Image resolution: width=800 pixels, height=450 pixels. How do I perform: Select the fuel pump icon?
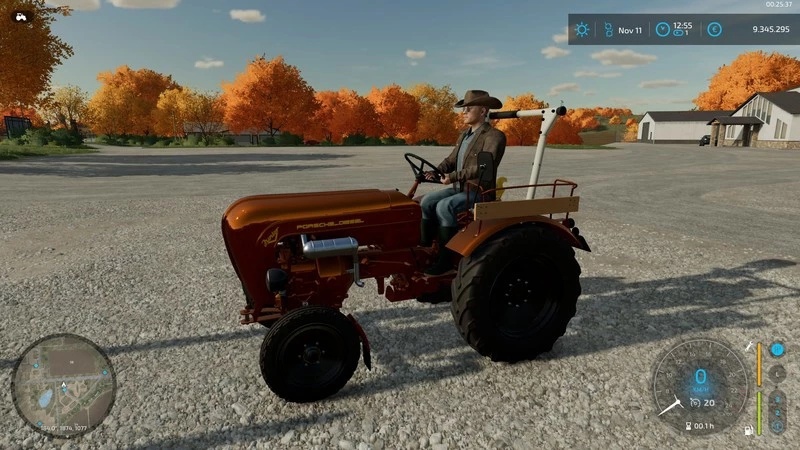pyautogui.click(x=746, y=430)
